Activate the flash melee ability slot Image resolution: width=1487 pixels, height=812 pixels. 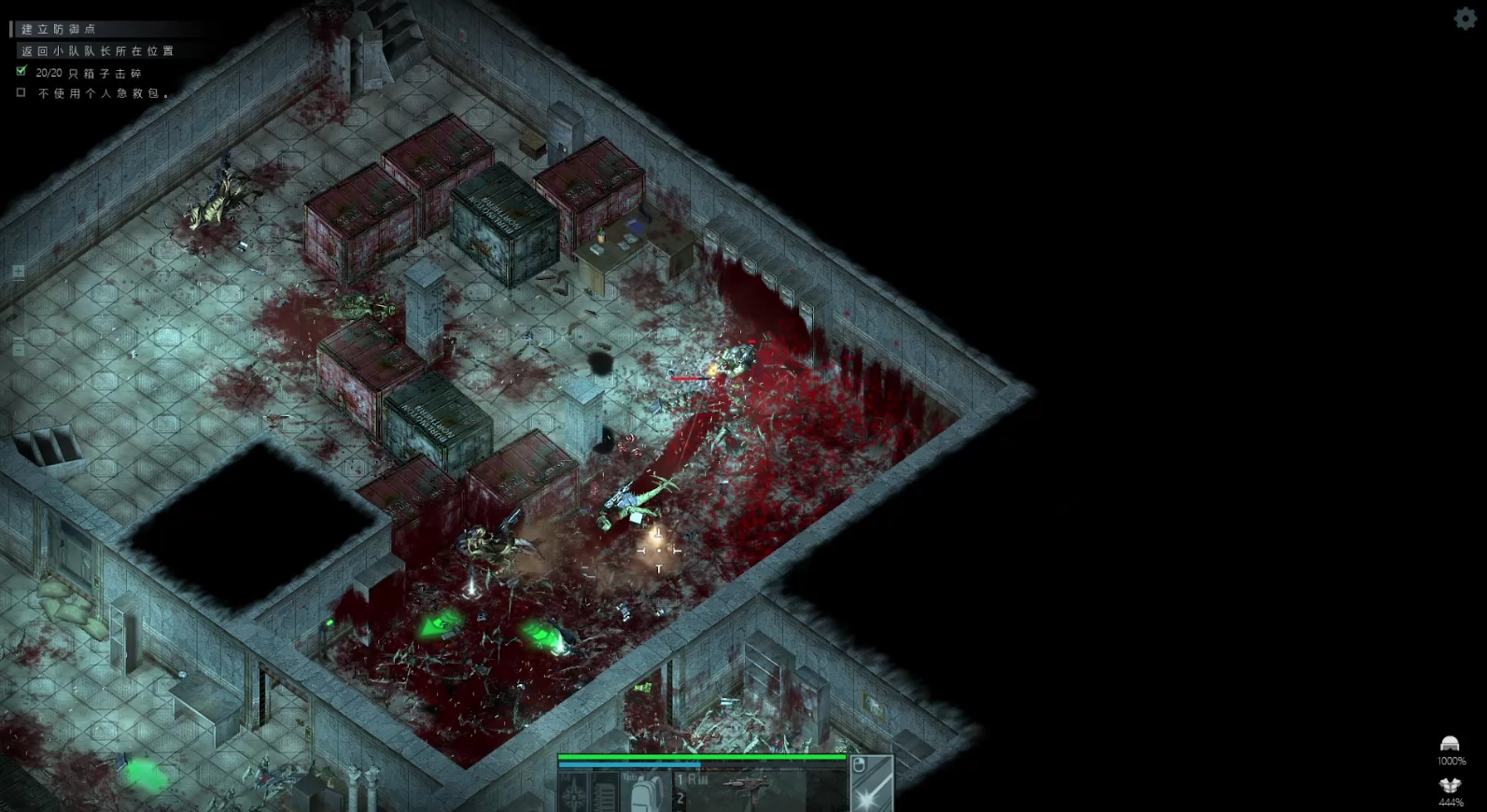872,791
